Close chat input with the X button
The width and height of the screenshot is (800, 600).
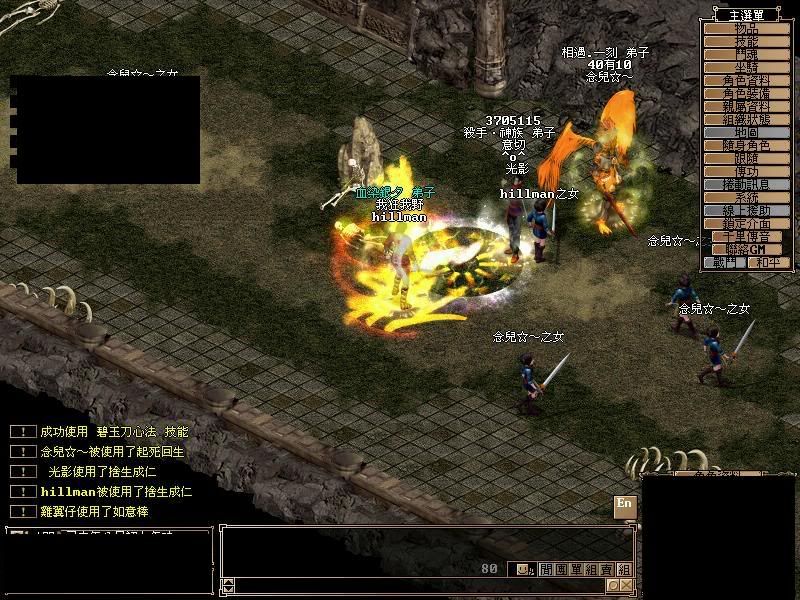click(627, 585)
